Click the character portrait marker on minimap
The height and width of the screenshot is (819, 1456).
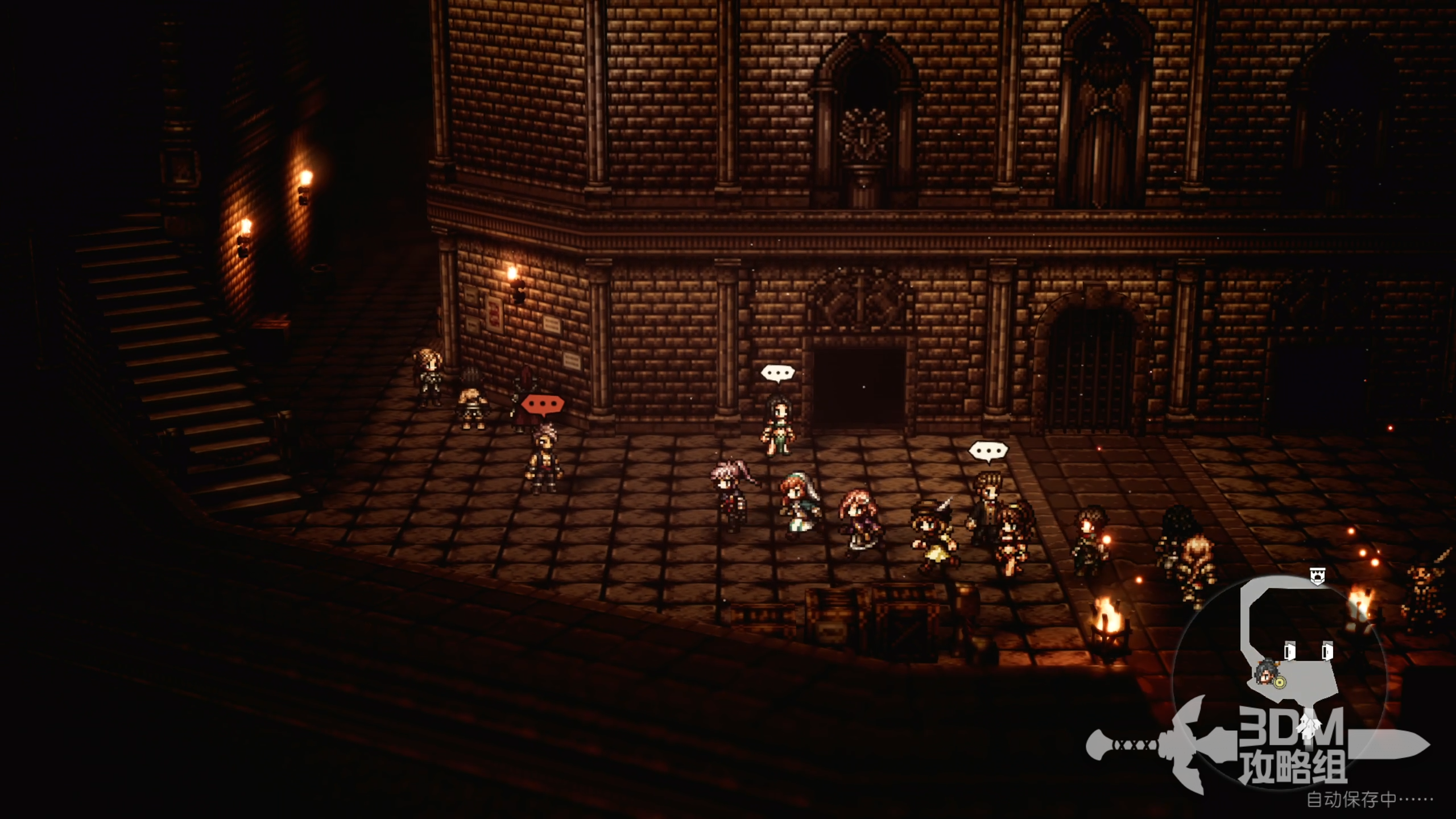(x=1266, y=672)
